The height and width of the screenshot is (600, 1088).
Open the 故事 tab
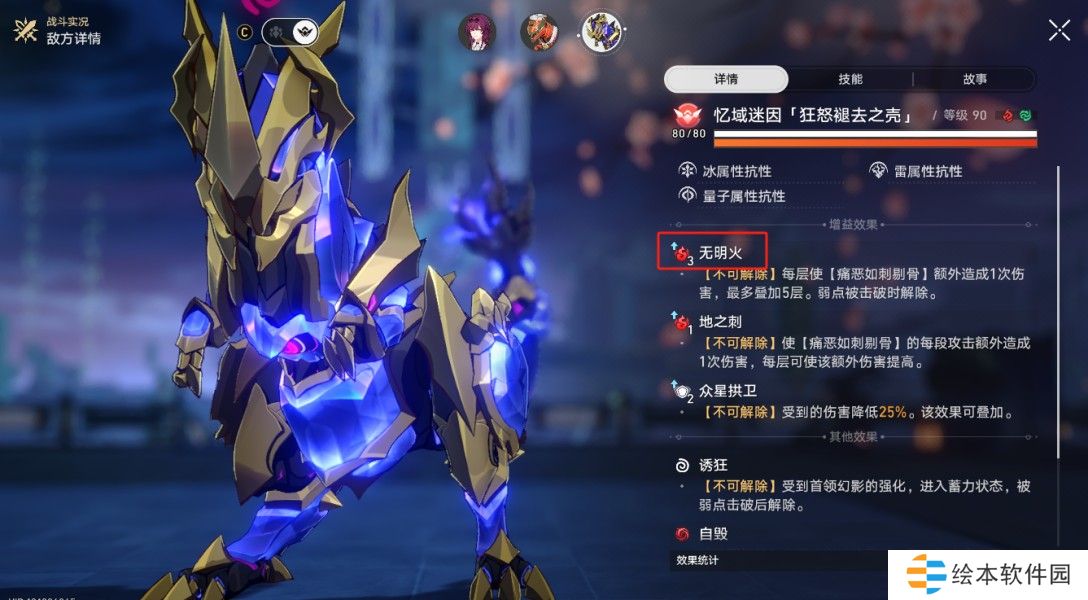[974, 79]
